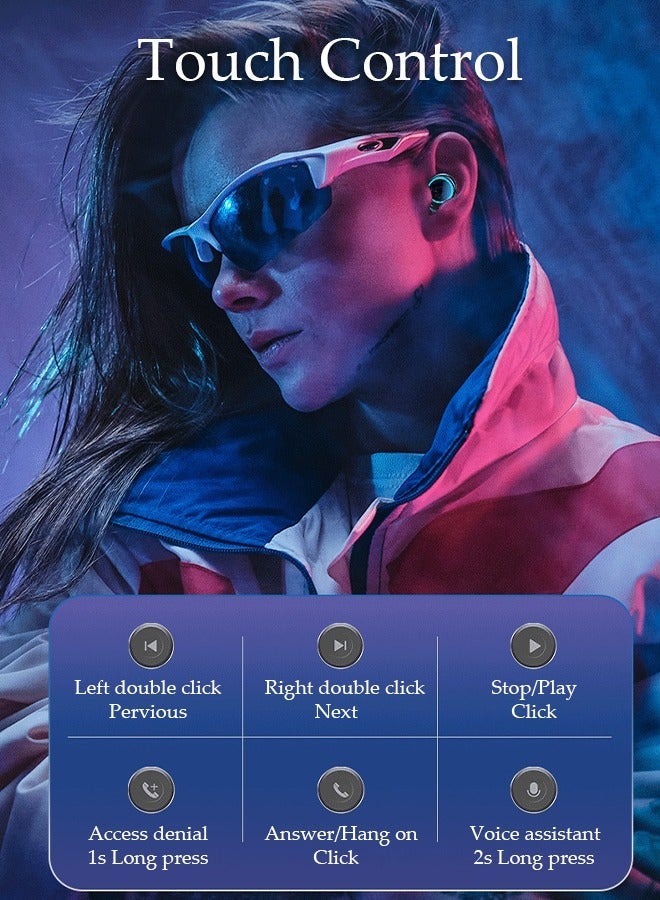
Task: Select the next track icon
Action: click(x=340, y=646)
